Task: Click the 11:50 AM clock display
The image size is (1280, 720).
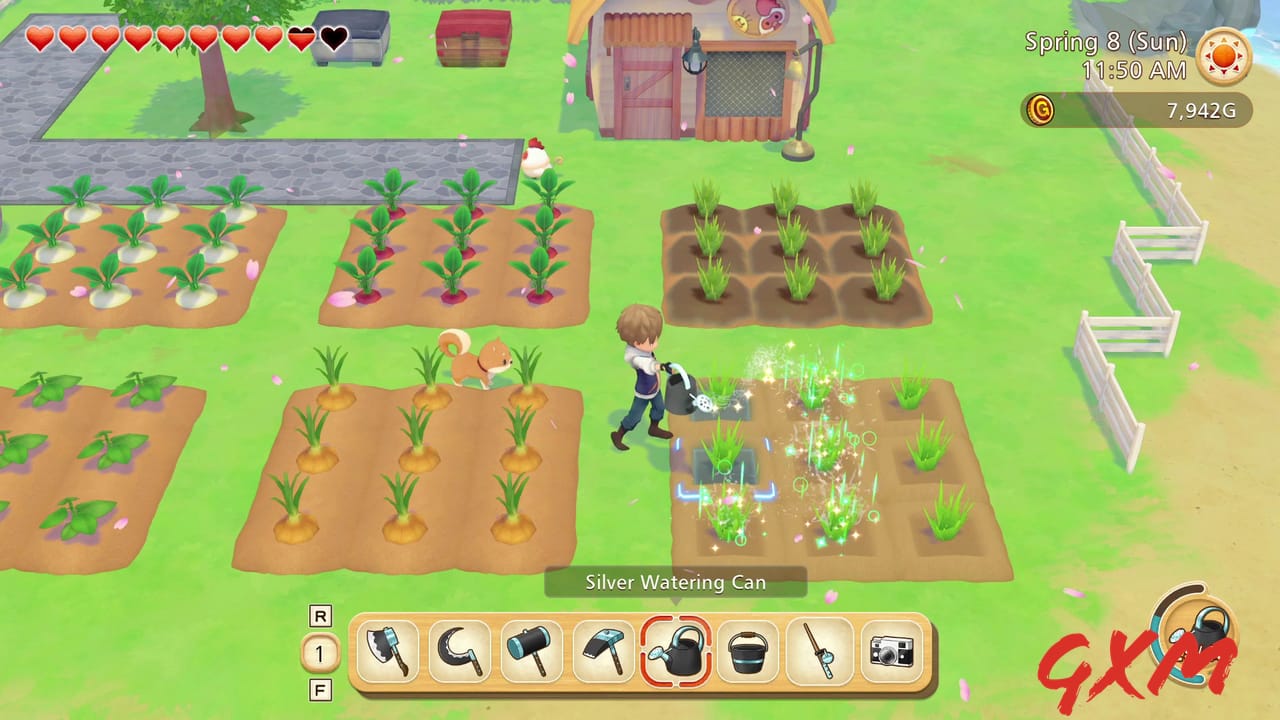Action: click(x=1136, y=70)
